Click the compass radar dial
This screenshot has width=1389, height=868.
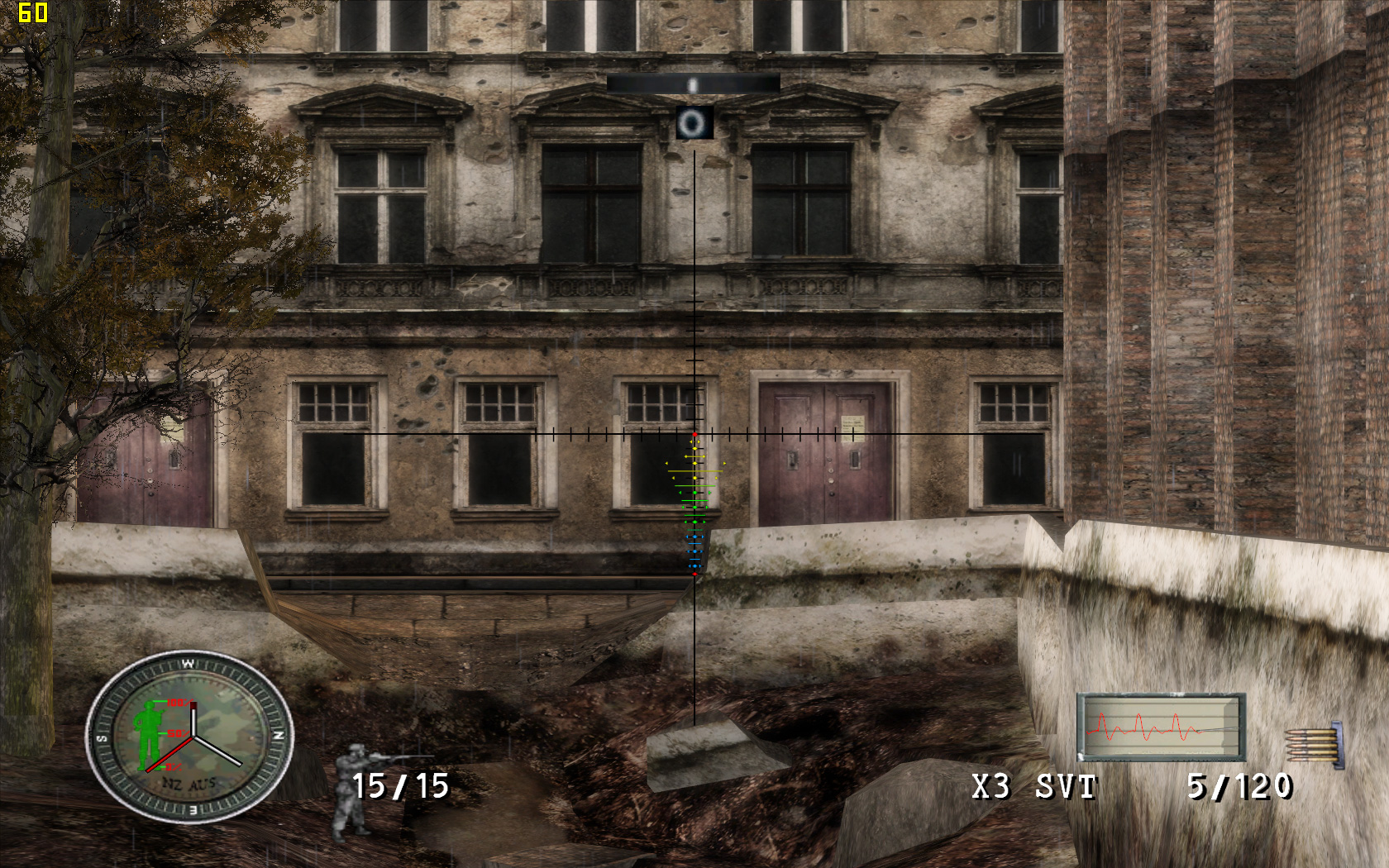(190, 737)
